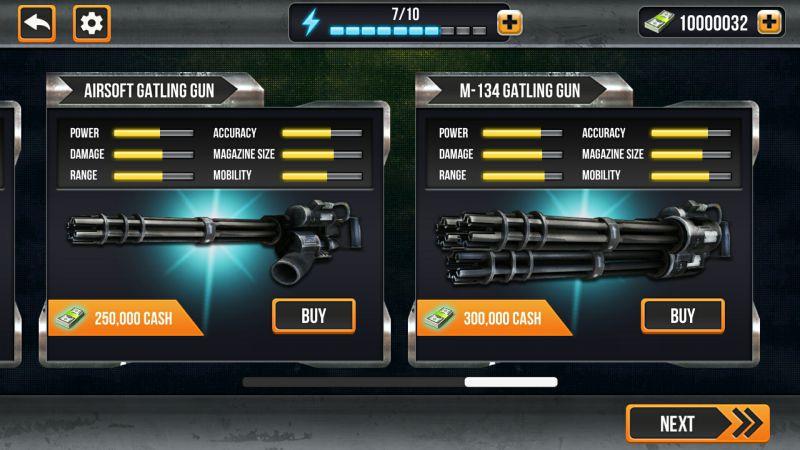Add energy with the plus button
This screenshot has height=450, width=800.
tap(510, 23)
